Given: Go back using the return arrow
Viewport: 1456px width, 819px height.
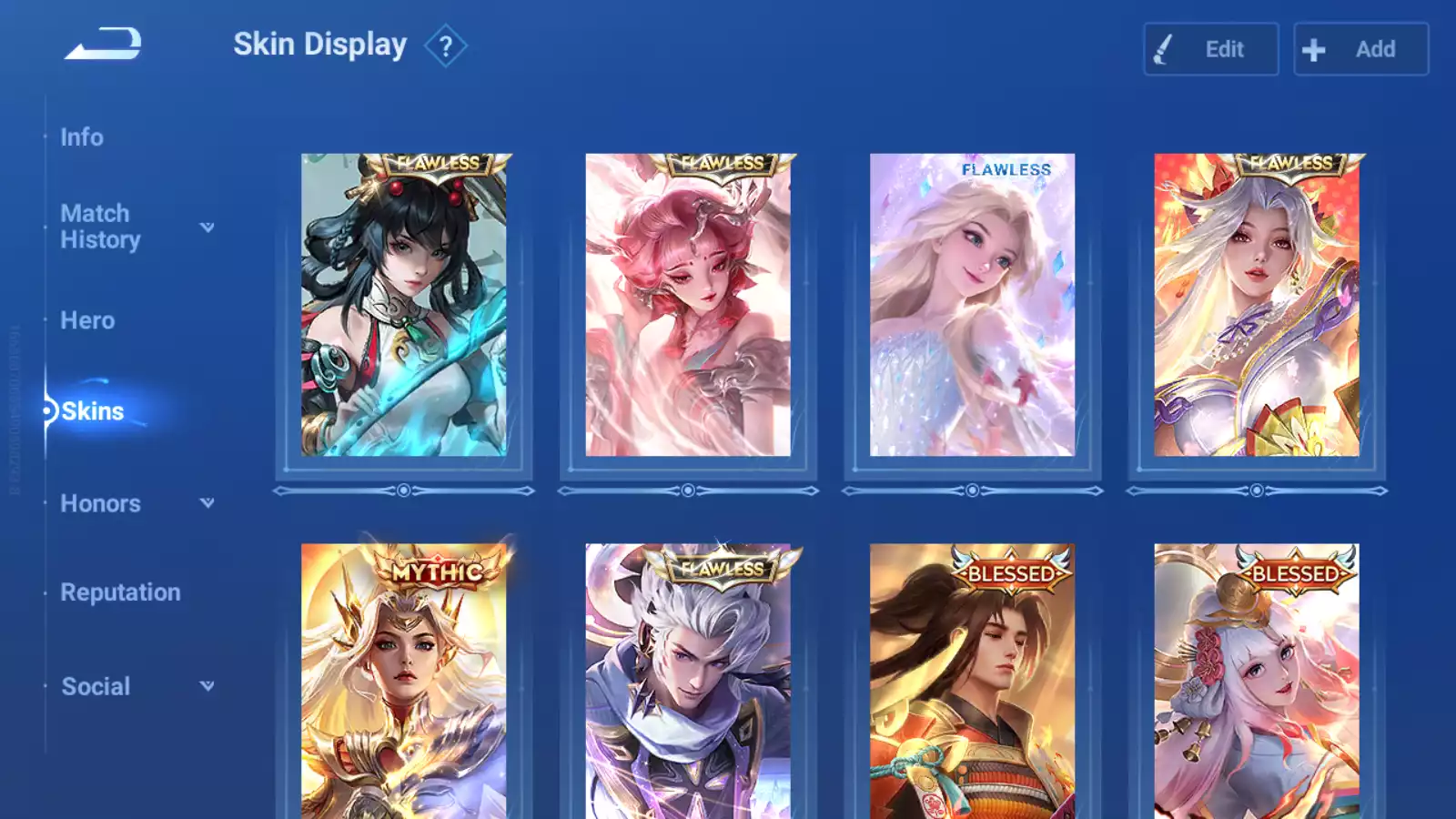Looking at the screenshot, I should tap(103, 44).
